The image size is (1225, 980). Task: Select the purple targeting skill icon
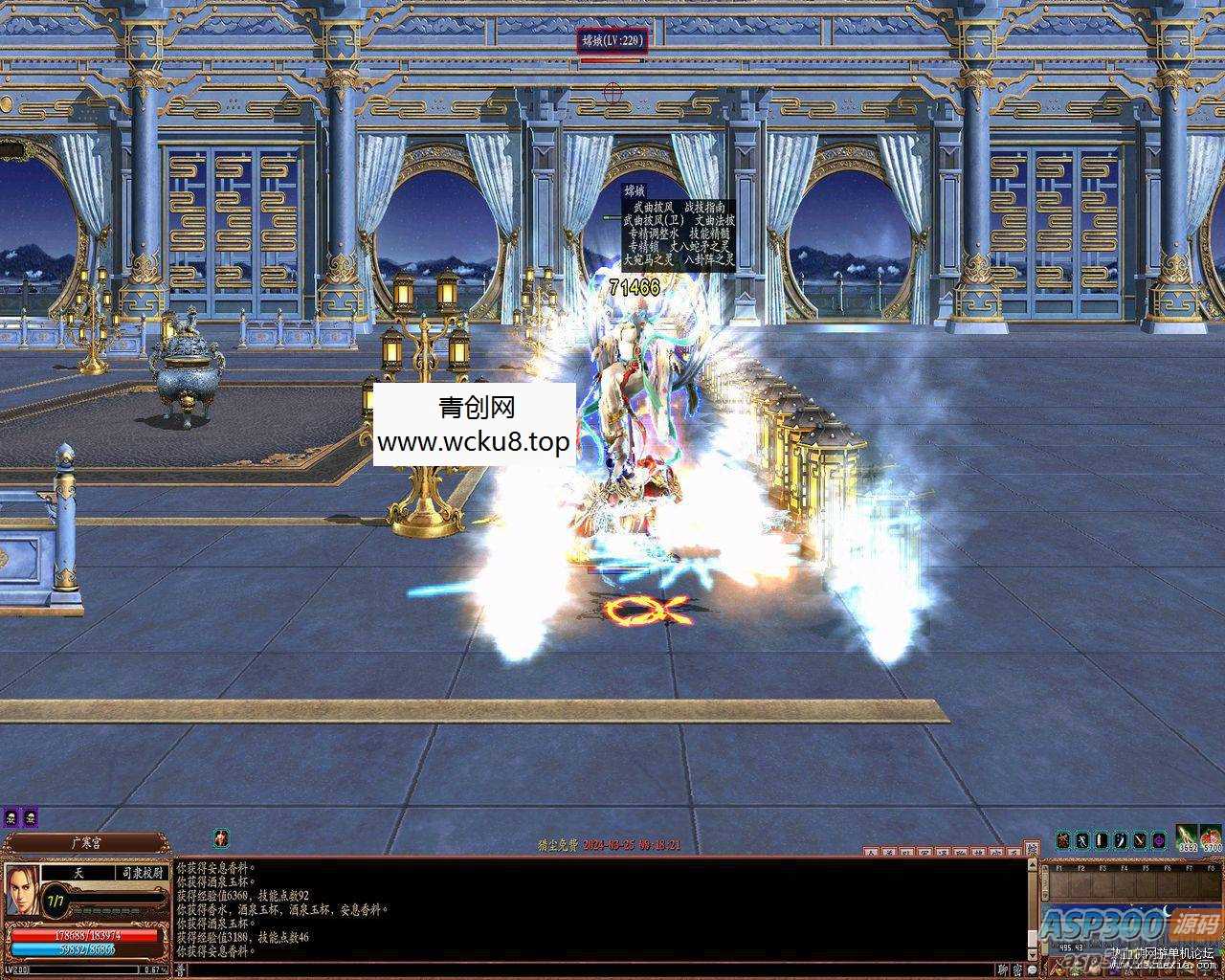point(1157,841)
